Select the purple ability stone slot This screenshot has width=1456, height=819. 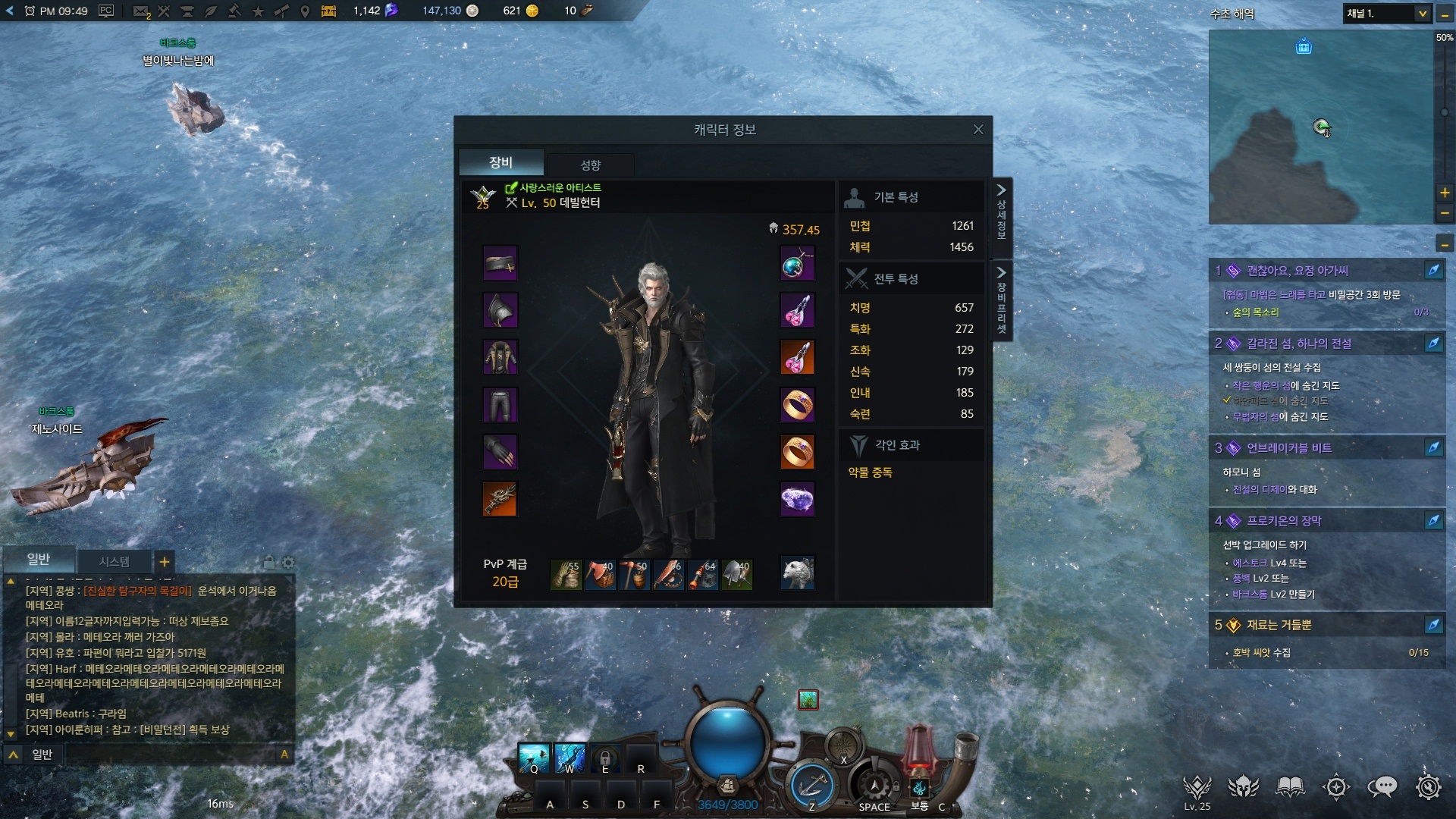tap(797, 499)
